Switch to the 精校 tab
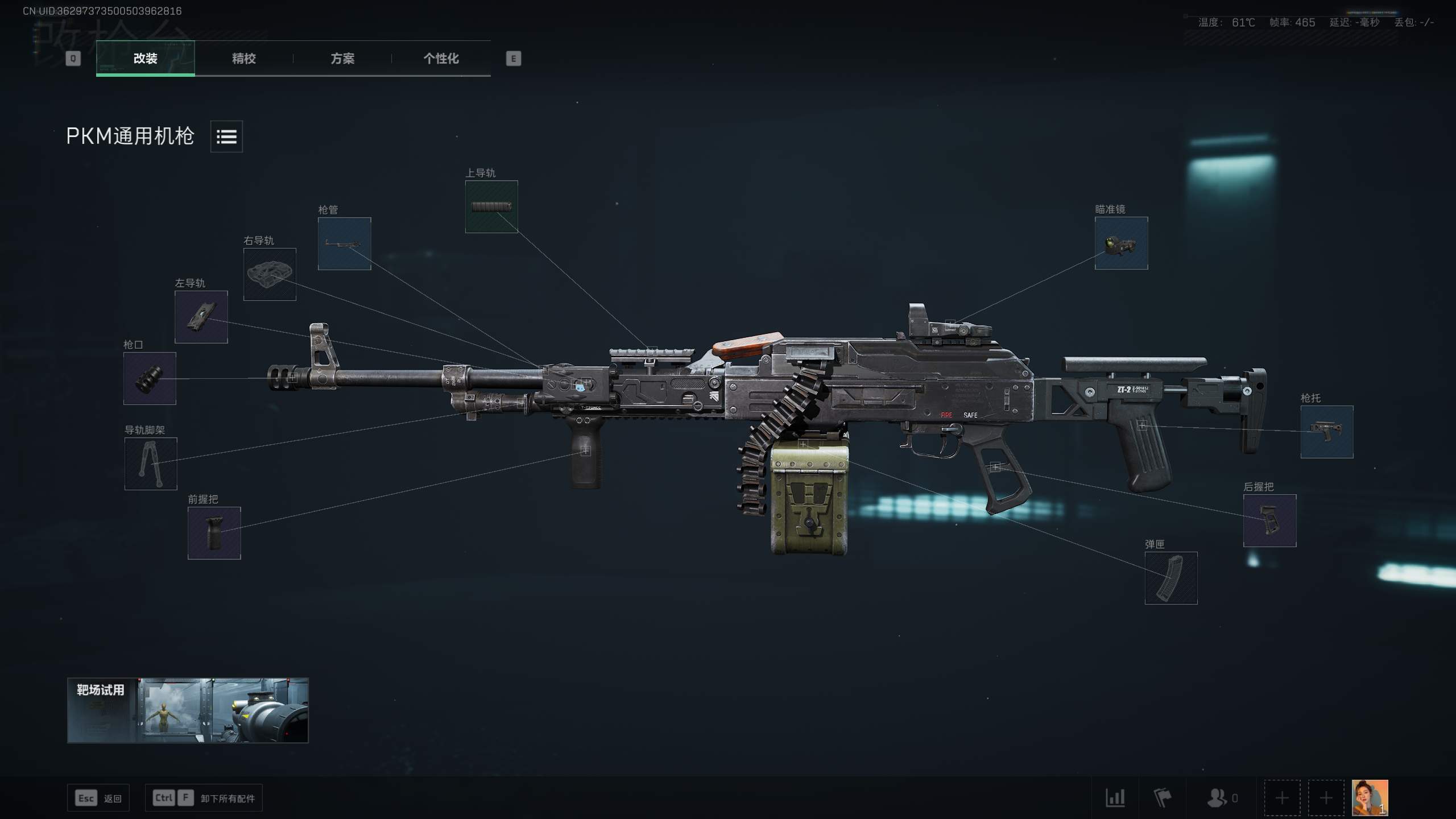Viewport: 1456px width, 819px height. [243, 58]
